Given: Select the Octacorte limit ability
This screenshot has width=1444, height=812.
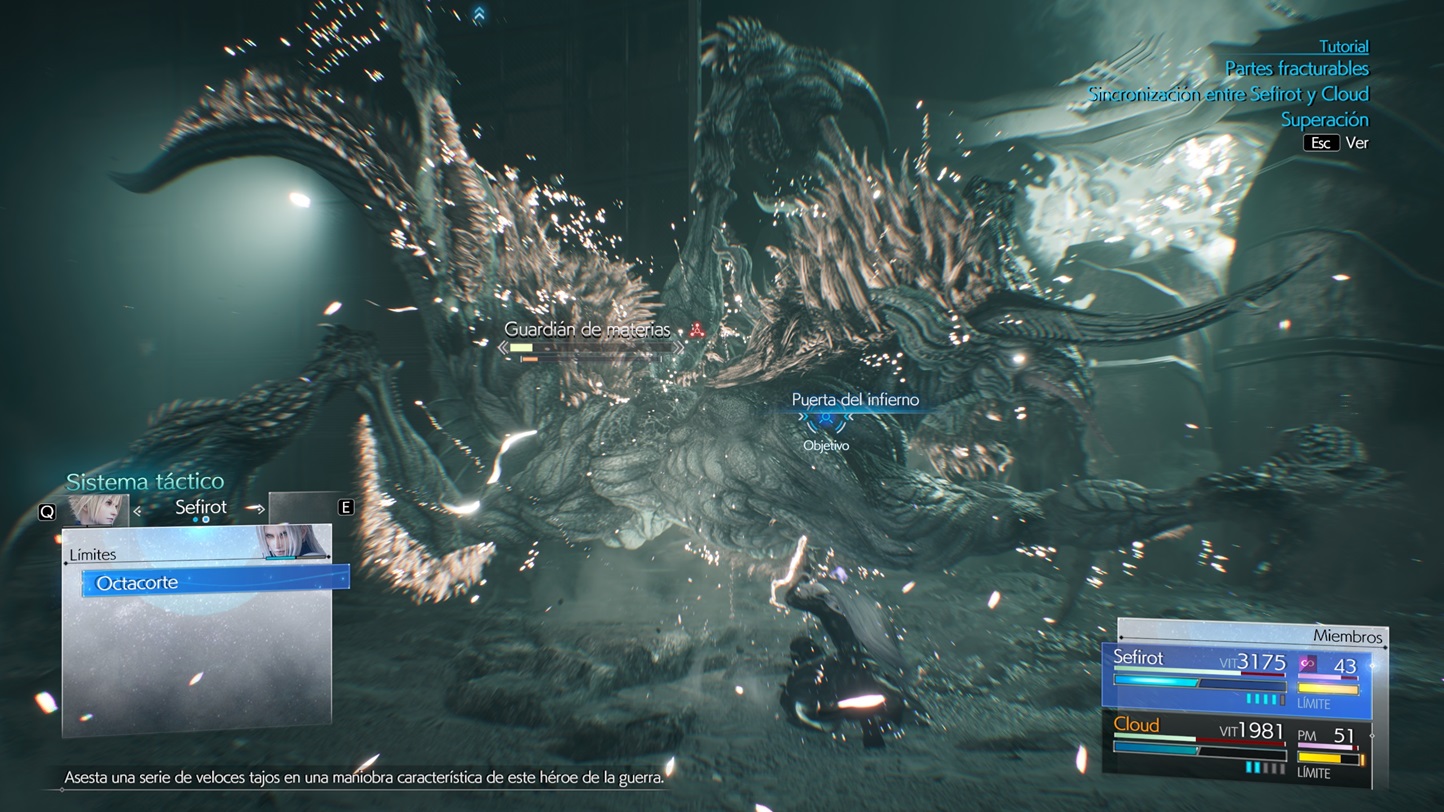Looking at the screenshot, I should tap(215, 581).
